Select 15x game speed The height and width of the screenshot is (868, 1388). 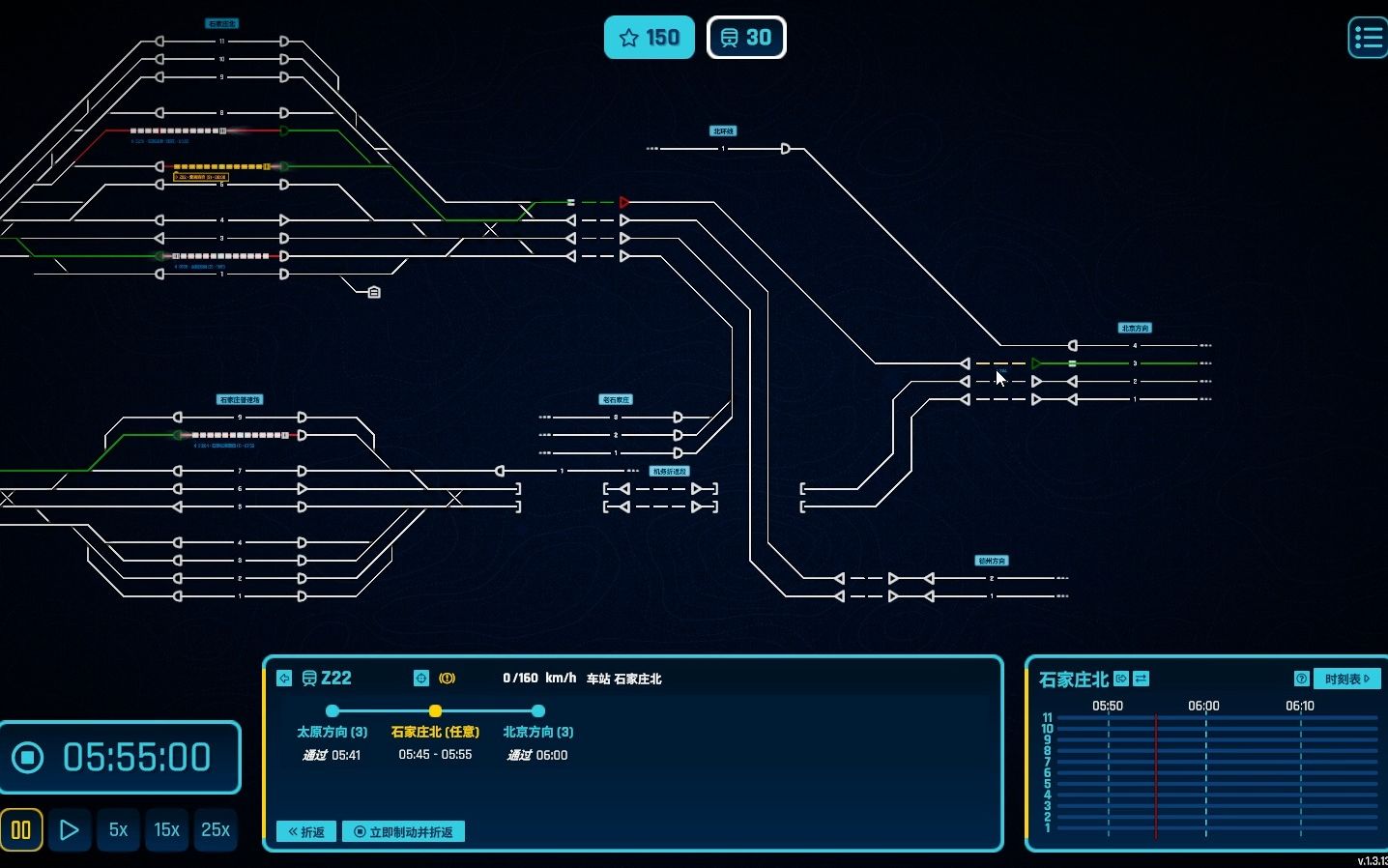166,829
